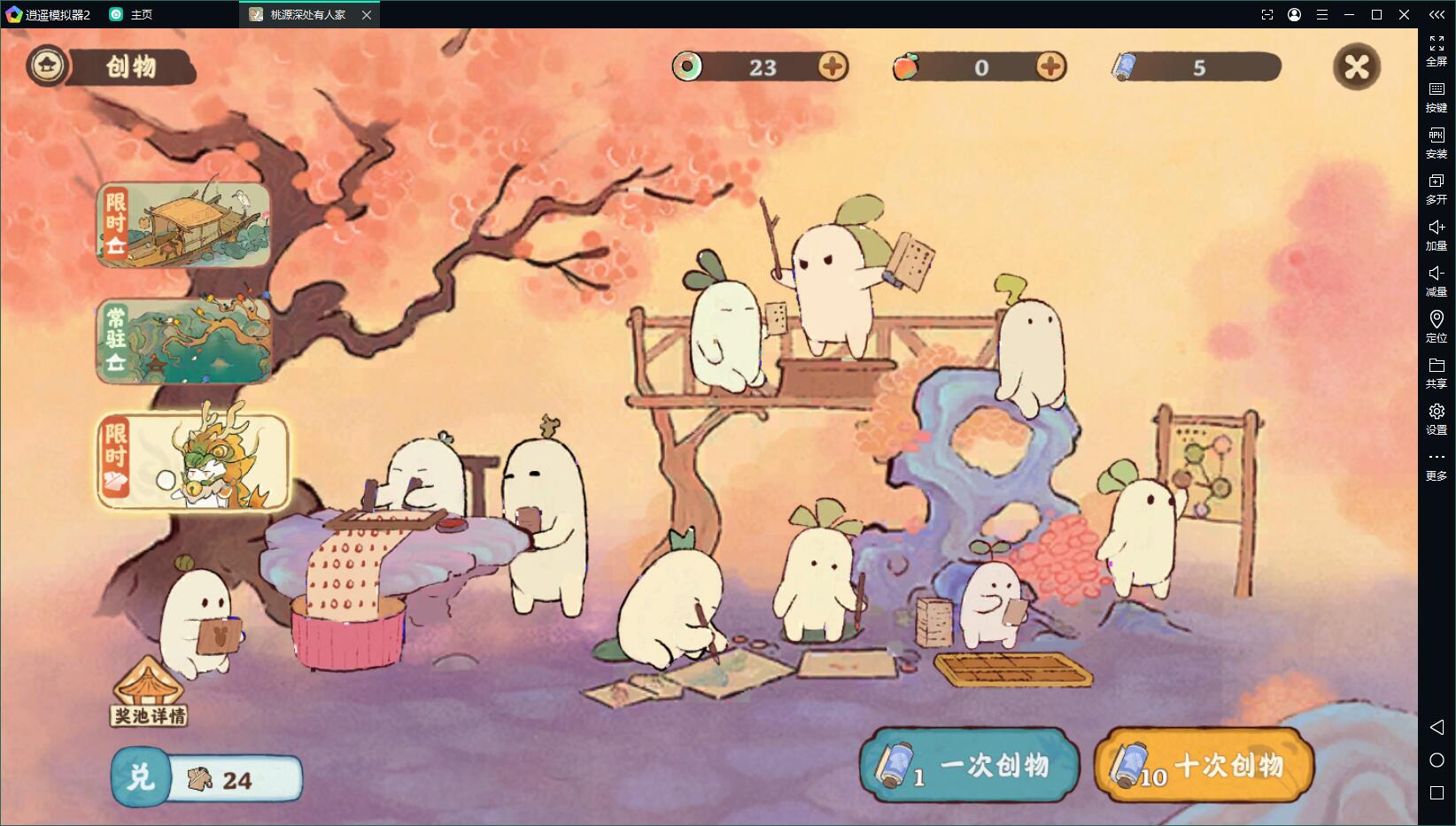Tap the 十次创物 ten-draw button

1203,765
